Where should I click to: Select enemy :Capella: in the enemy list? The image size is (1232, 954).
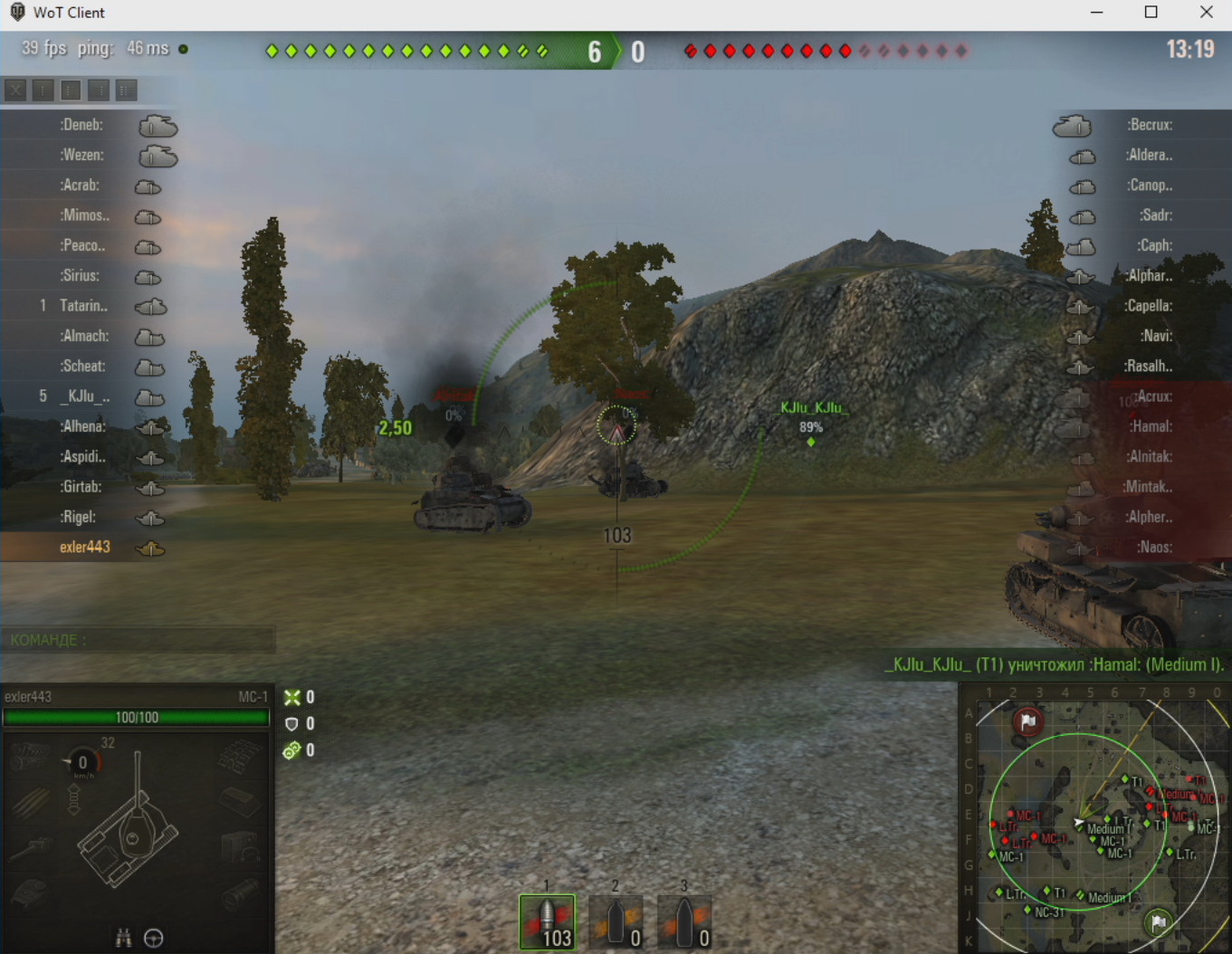coord(1148,306)
